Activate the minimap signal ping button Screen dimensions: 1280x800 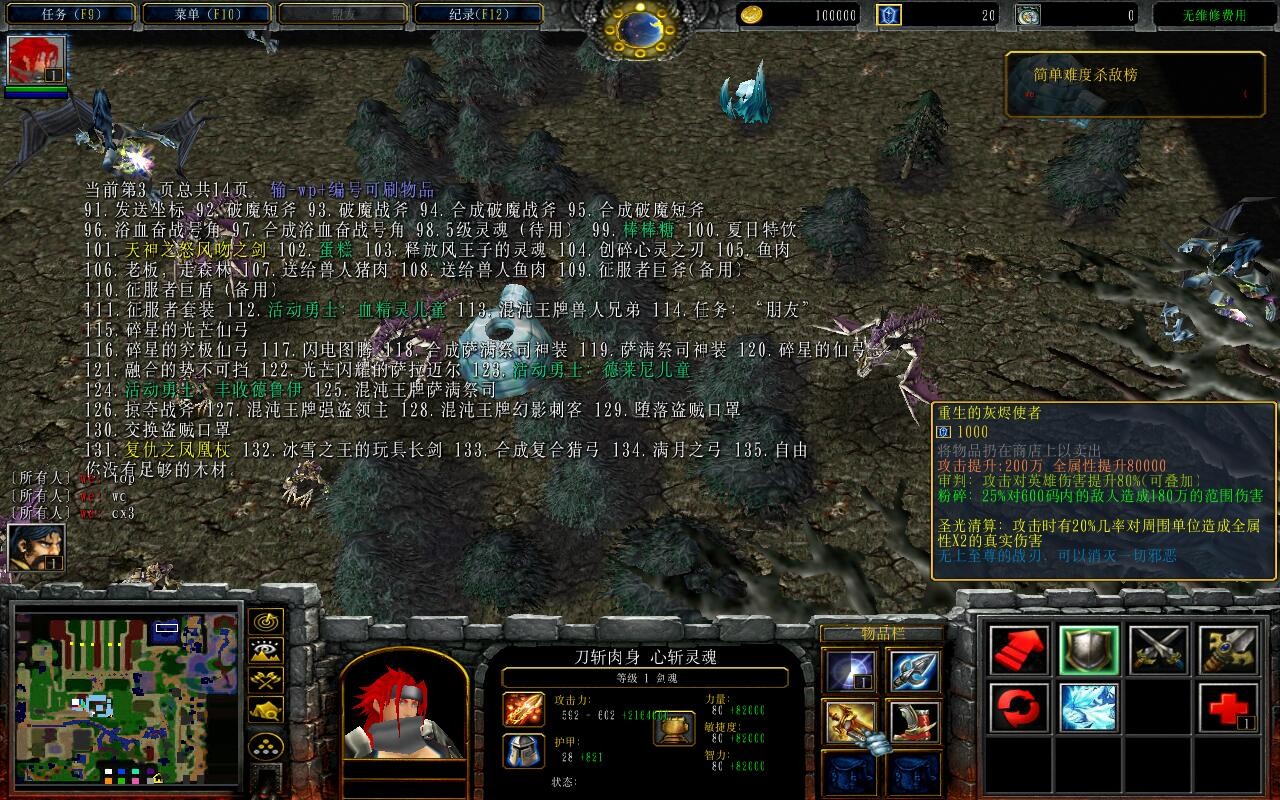point(265,622)
